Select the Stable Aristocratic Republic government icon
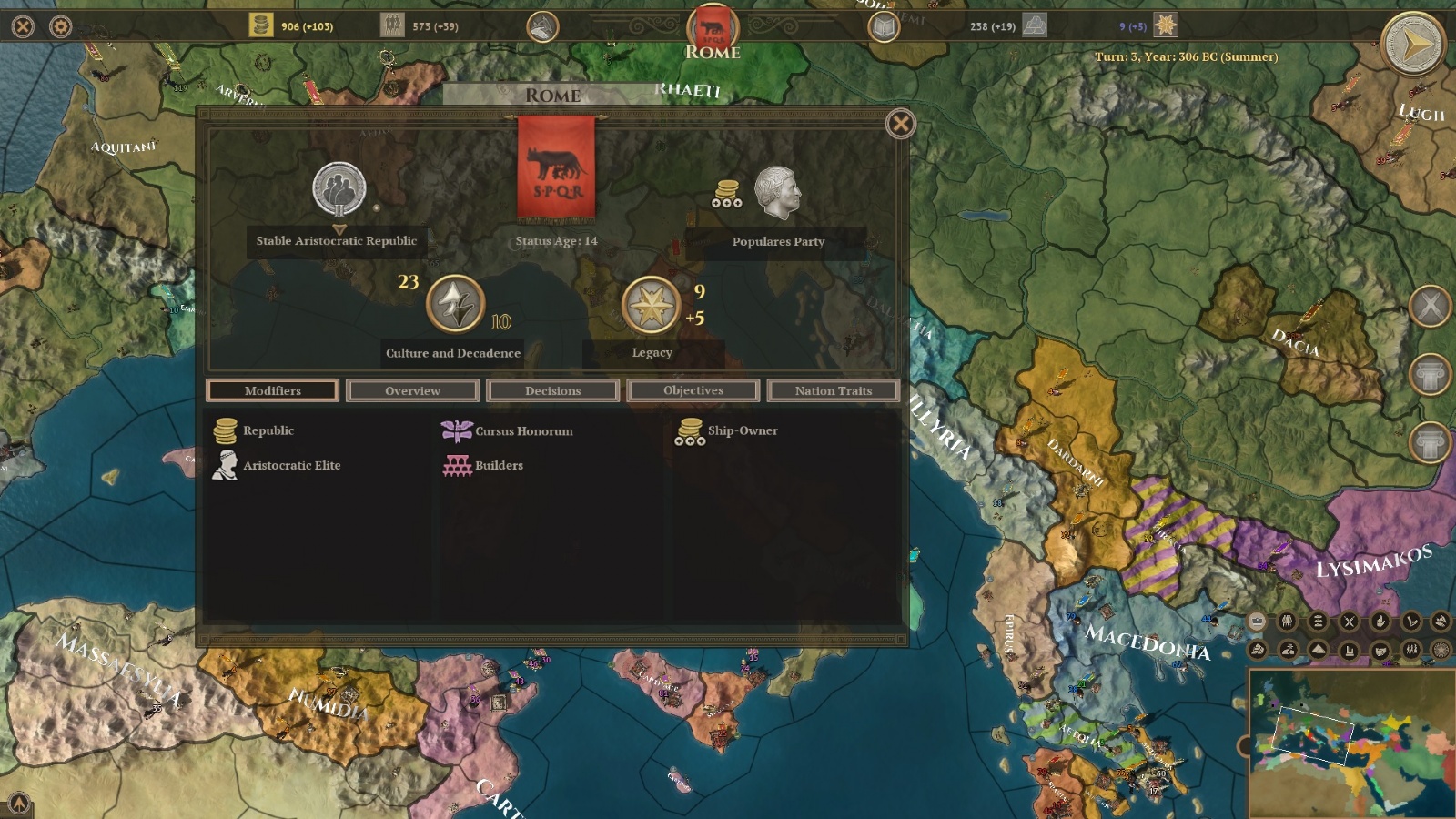The height and width of the screenshot is (819, 1456). point(339,189)
